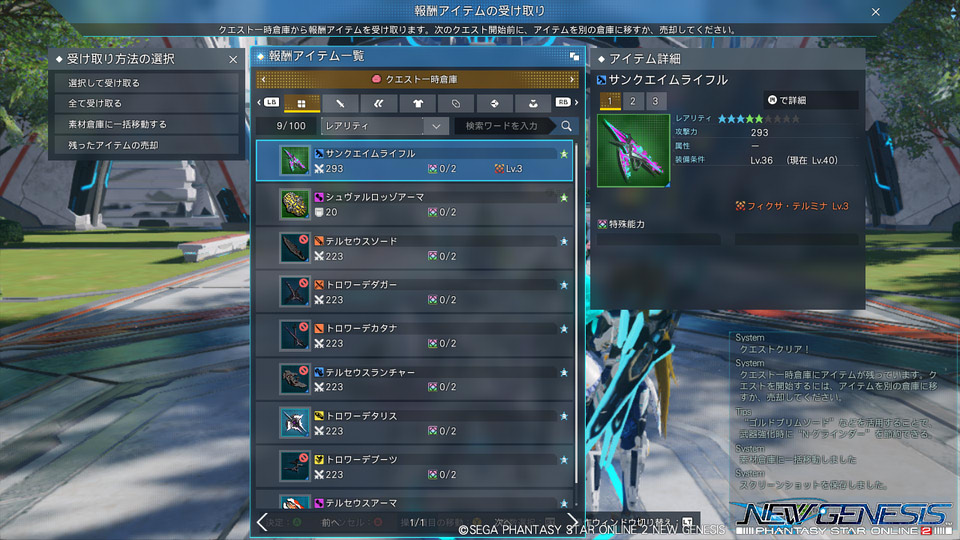Select the サンクエイムライフル item row
The image size is (960, 540).
(x=415, y=160)
